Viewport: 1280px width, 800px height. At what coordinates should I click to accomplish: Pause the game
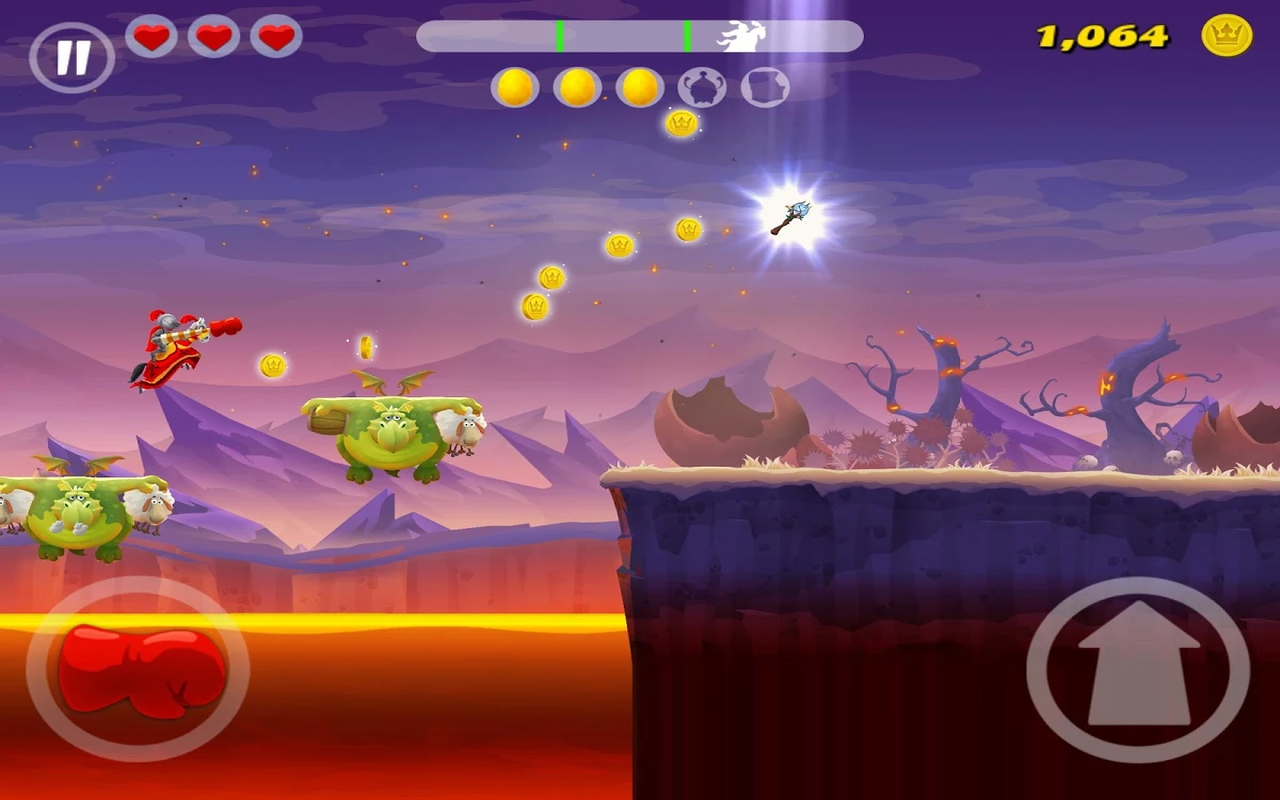(x=72, y=58)
